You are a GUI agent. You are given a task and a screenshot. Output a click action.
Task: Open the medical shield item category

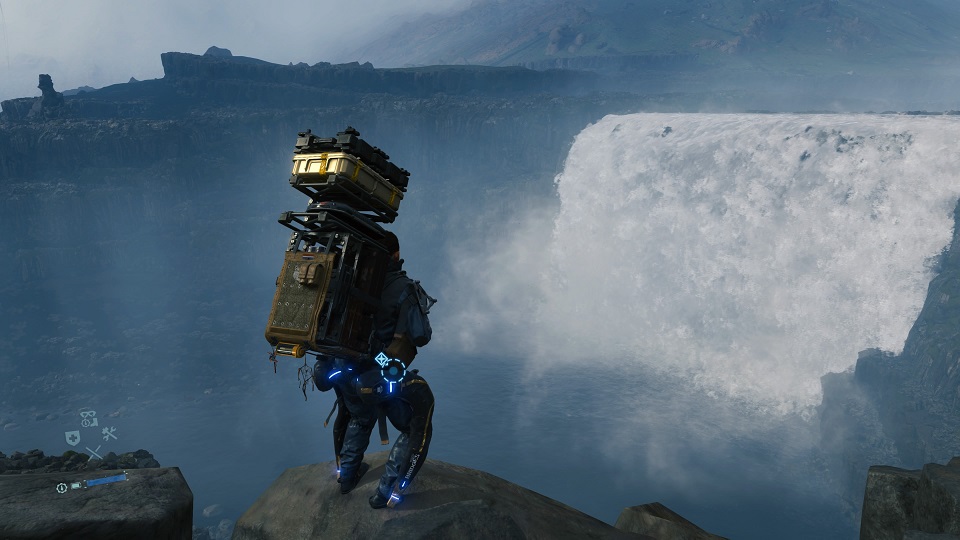coord(72,437)
